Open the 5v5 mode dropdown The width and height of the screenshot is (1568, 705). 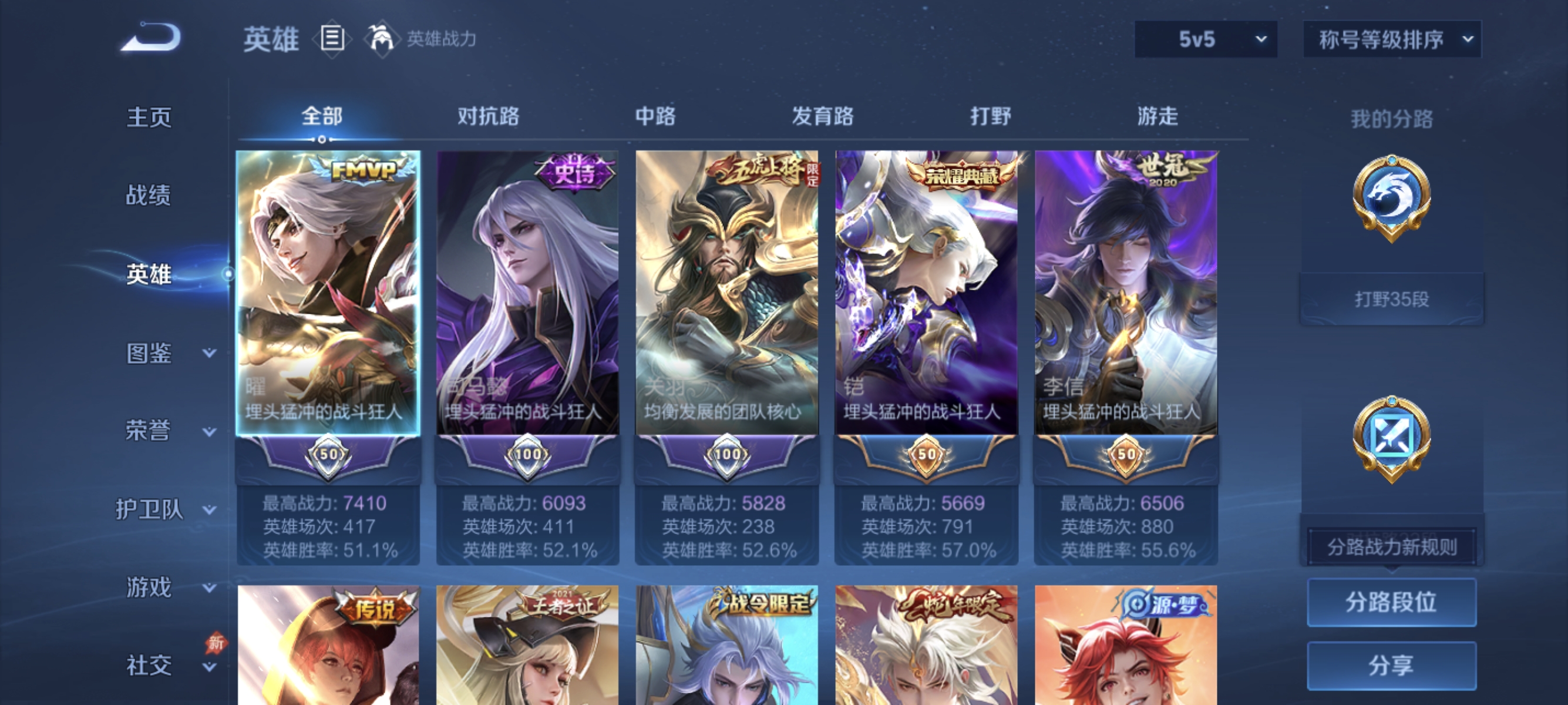(x=1204, y=38)
